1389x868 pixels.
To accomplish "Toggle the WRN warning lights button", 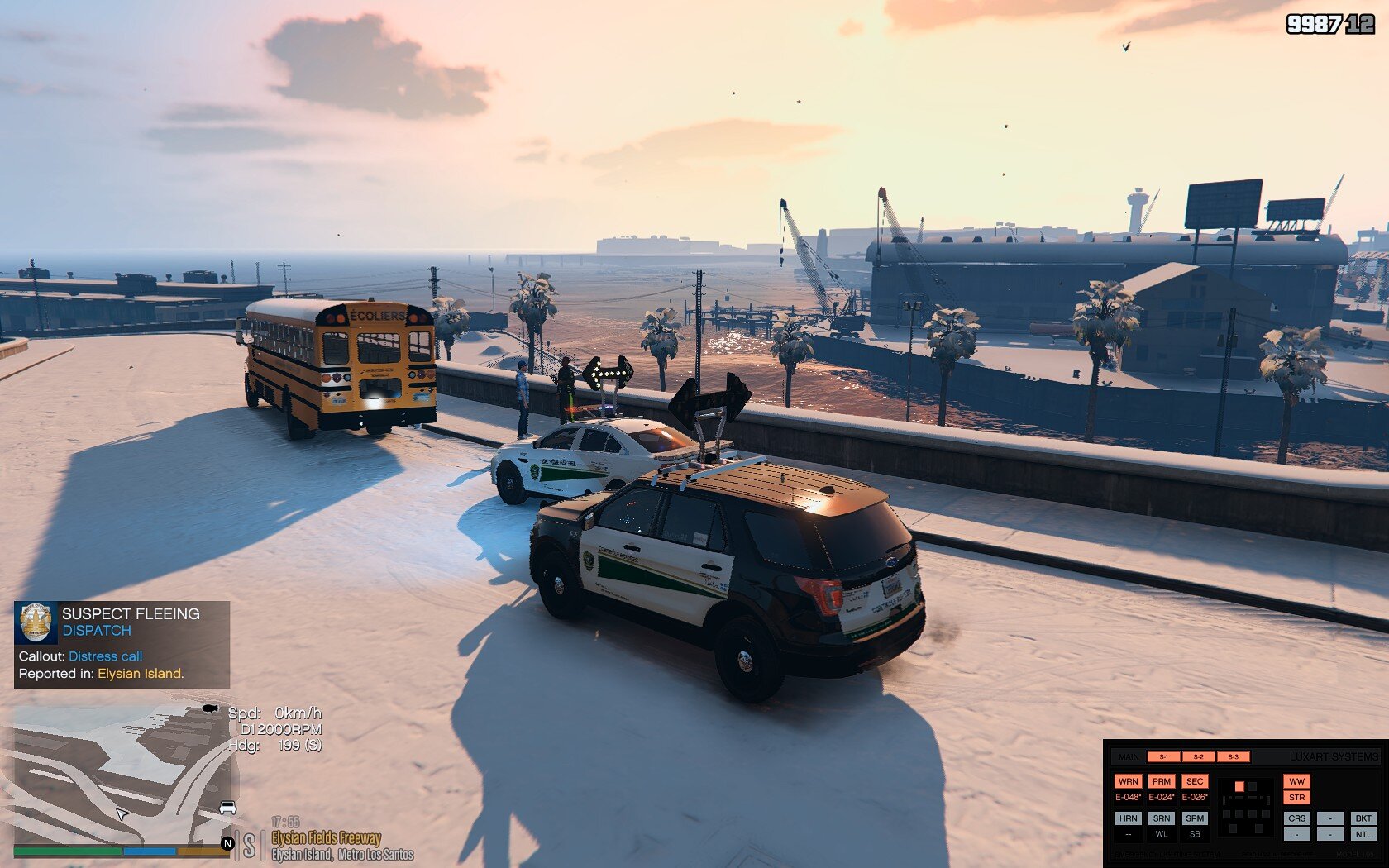I will (x=1128, y=781).
